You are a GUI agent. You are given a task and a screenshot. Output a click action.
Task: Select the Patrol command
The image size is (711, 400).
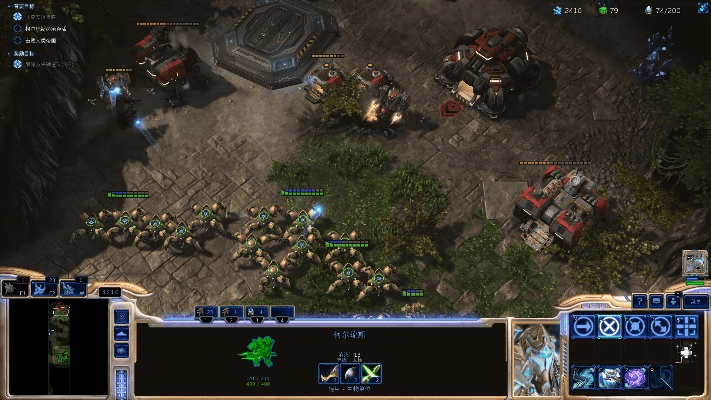click(659, 325)
